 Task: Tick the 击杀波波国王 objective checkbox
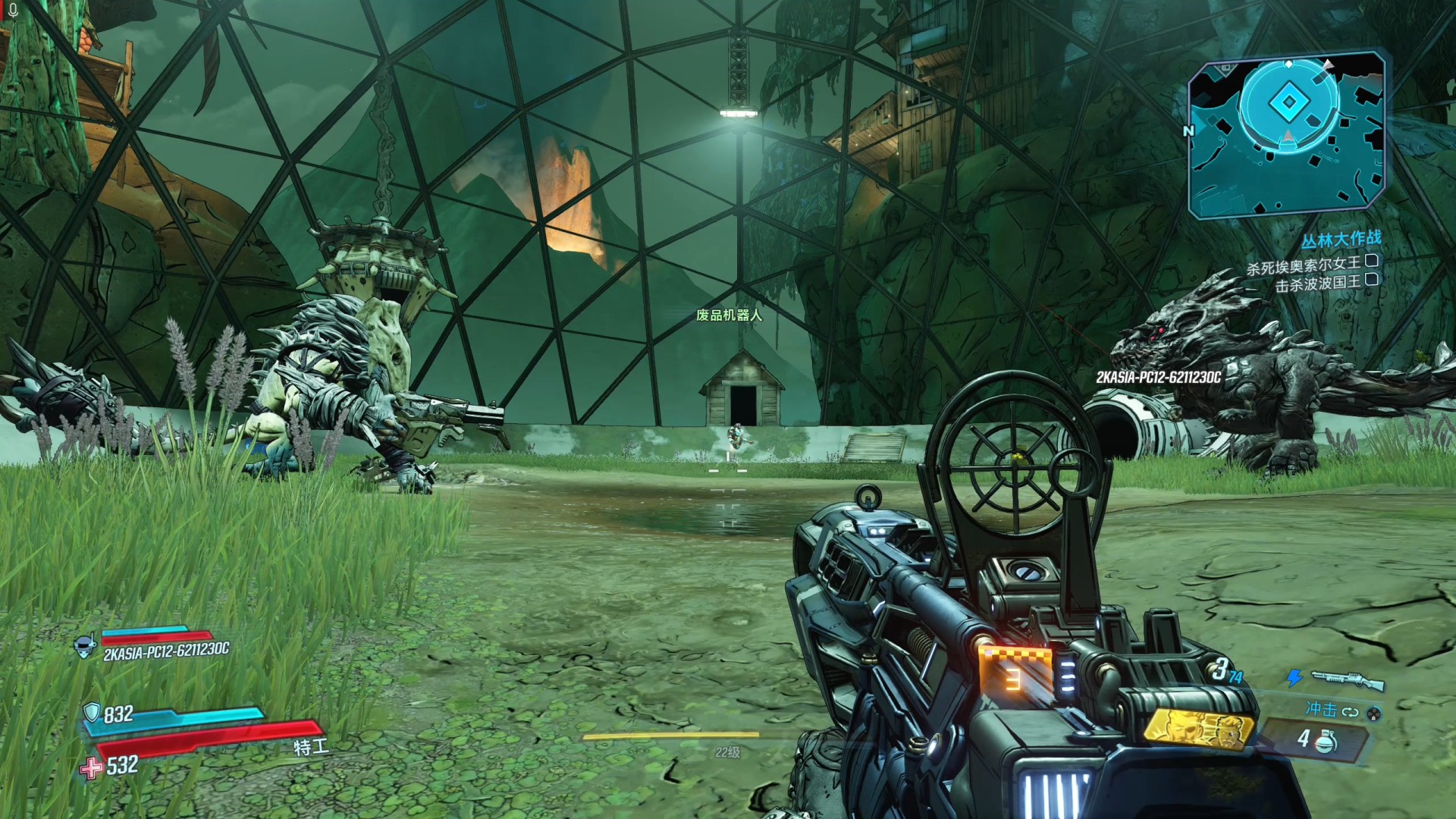click(1371, 281)
